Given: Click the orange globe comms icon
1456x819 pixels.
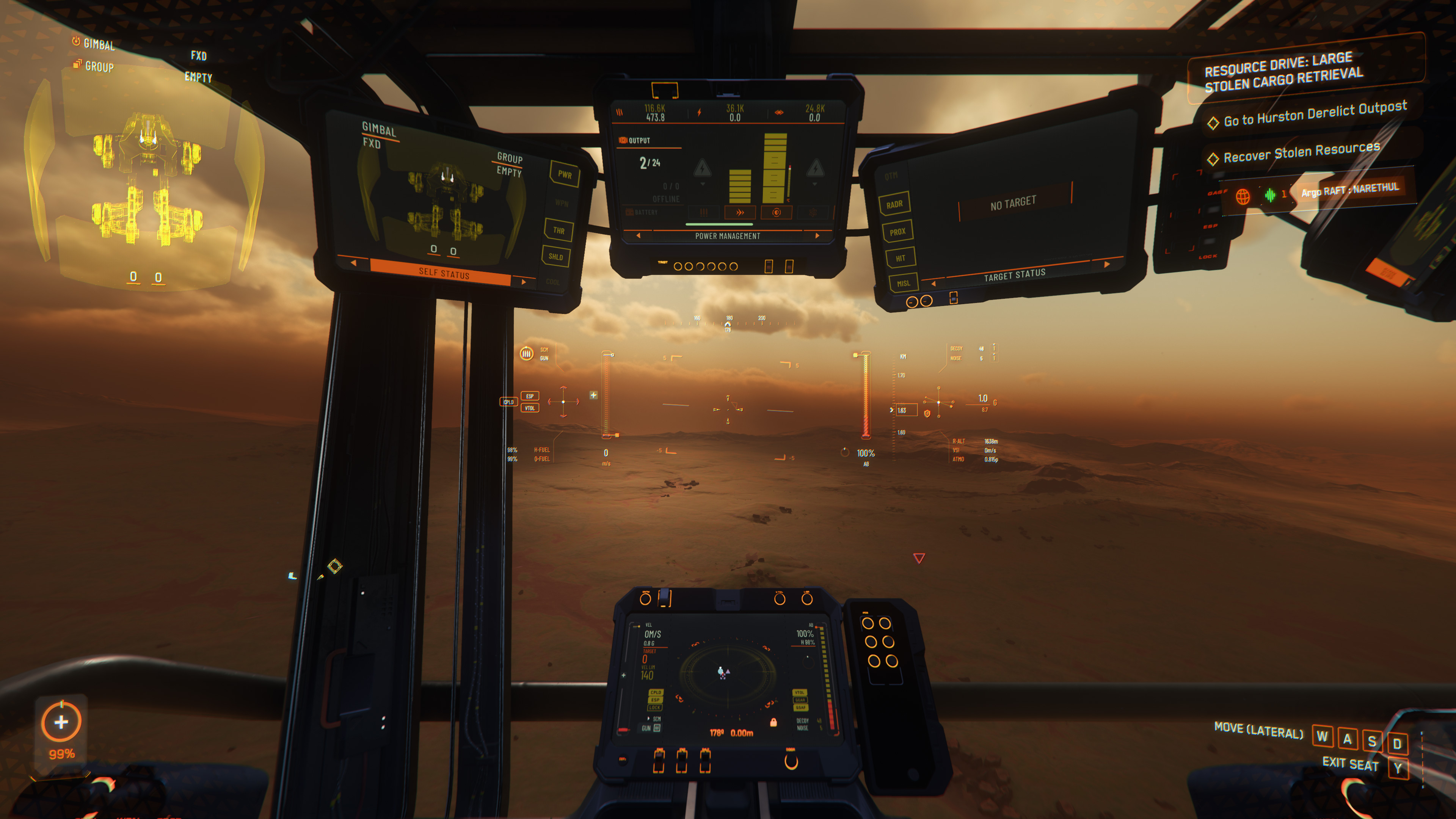Looking at the screenshot, I should [x=1243, y=196].
